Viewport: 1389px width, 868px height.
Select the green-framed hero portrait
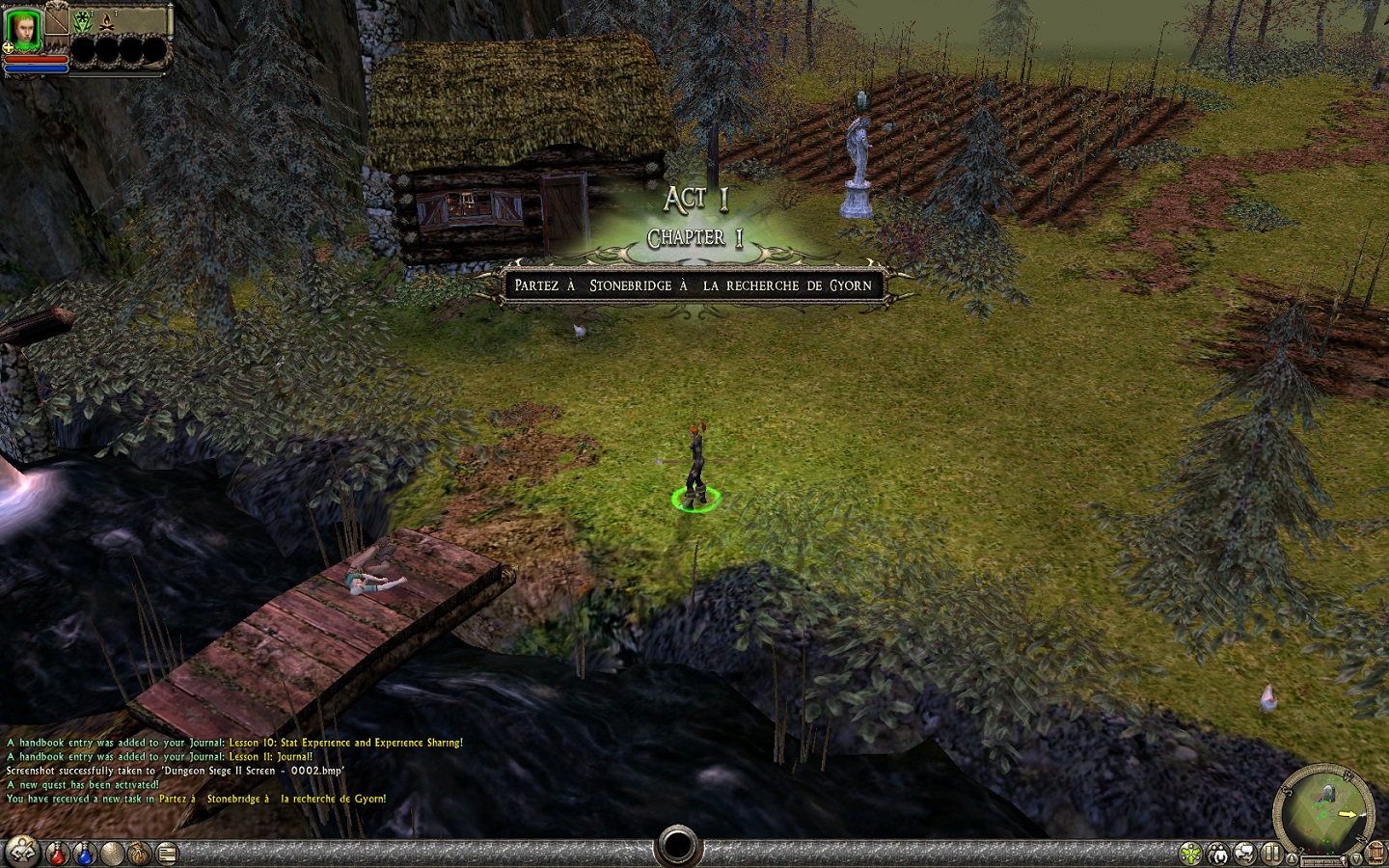pos(24,27)
